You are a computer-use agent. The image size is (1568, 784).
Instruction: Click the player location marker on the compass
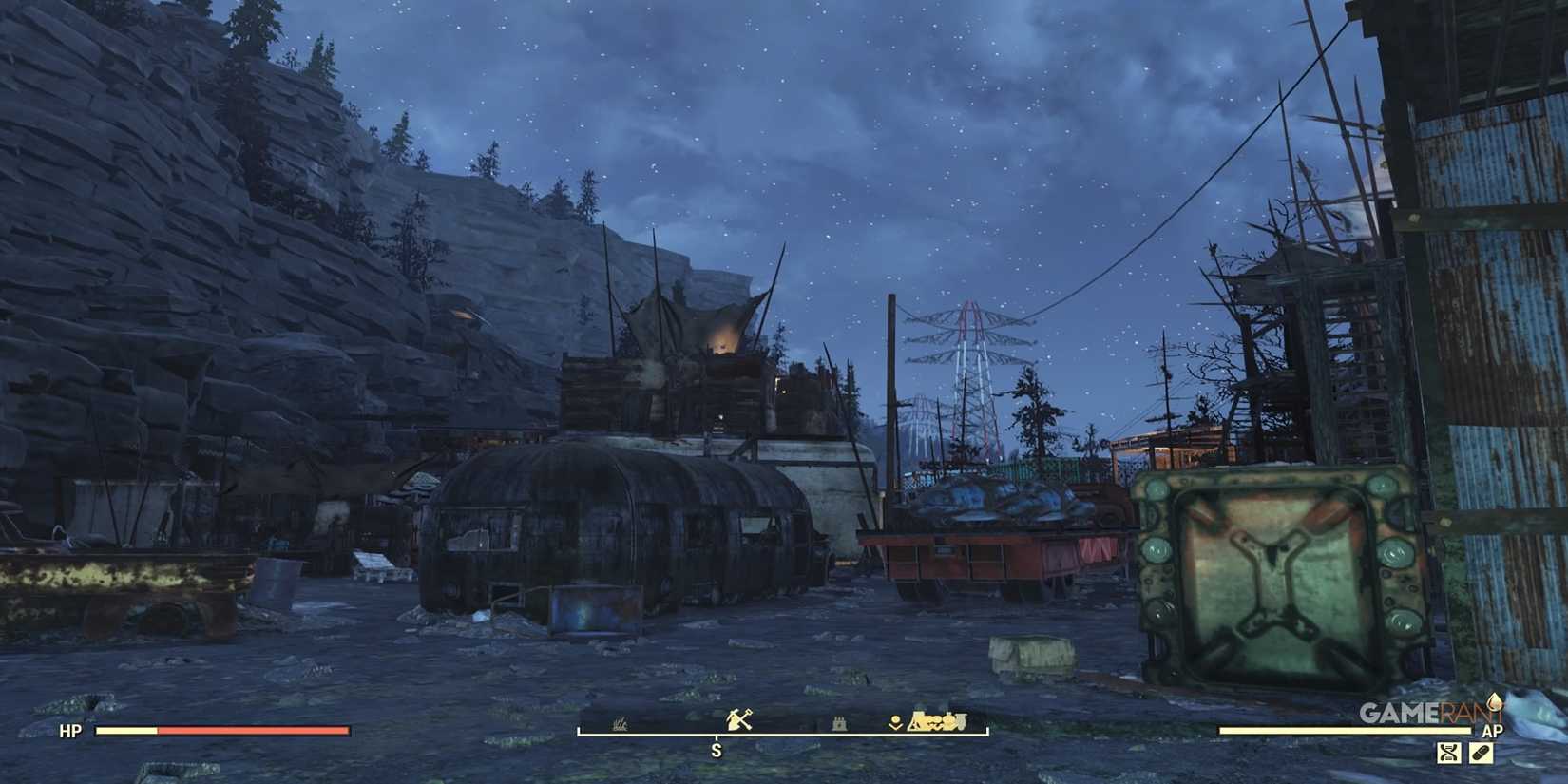tap(895, 721)
